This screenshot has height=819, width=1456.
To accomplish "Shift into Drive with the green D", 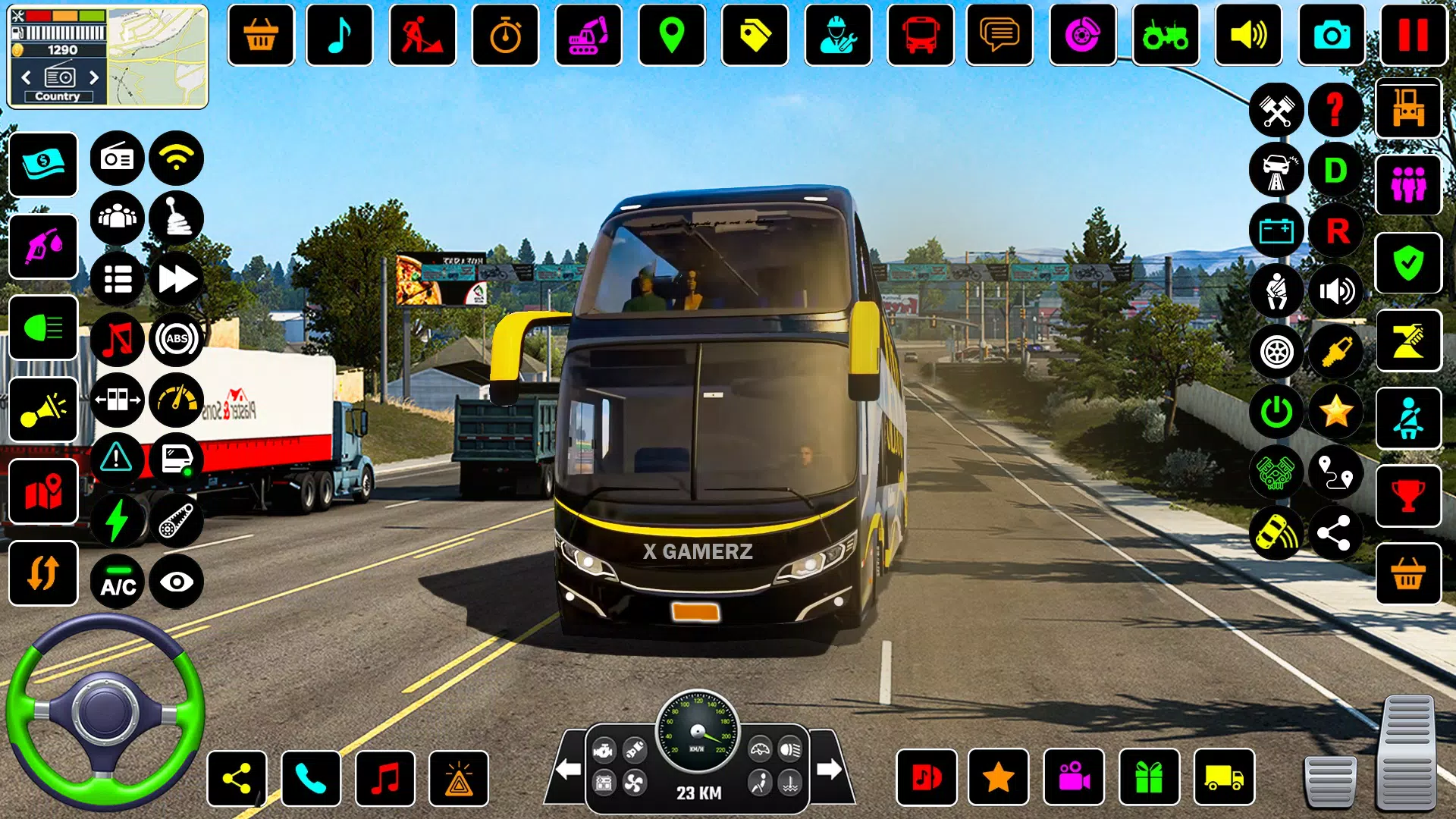I will [x=1335, y=171].
